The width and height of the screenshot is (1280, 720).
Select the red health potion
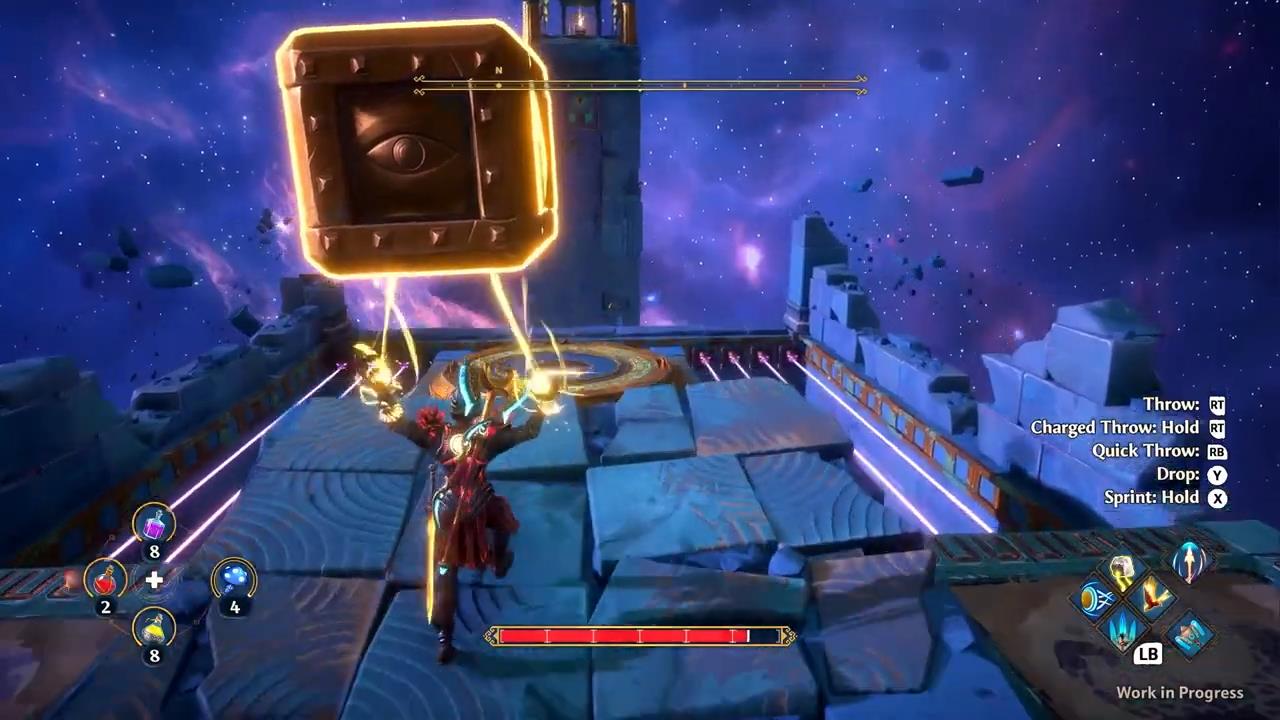click(105, 578)
